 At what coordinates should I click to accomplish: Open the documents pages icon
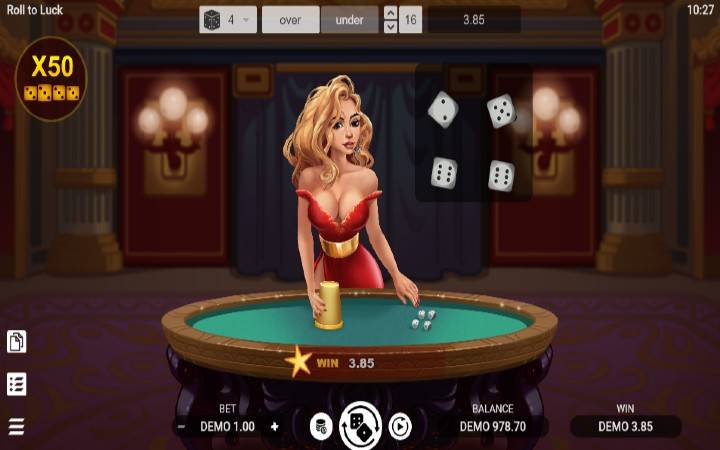tap(16, 342)
